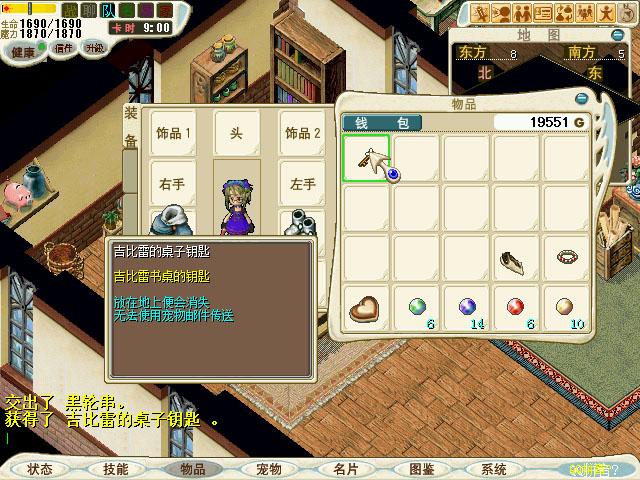Open the 技能 skills menu
Screen dimensions: 640x480
[115, 469]
